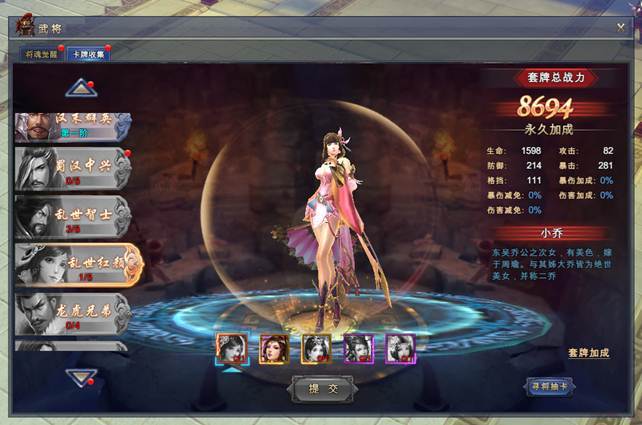Image resolution: width=642 pixels, height=425 pixels.
Task: View the 套牌加成 set bonus
Action: pyautogui.click(x=588, y=353)
